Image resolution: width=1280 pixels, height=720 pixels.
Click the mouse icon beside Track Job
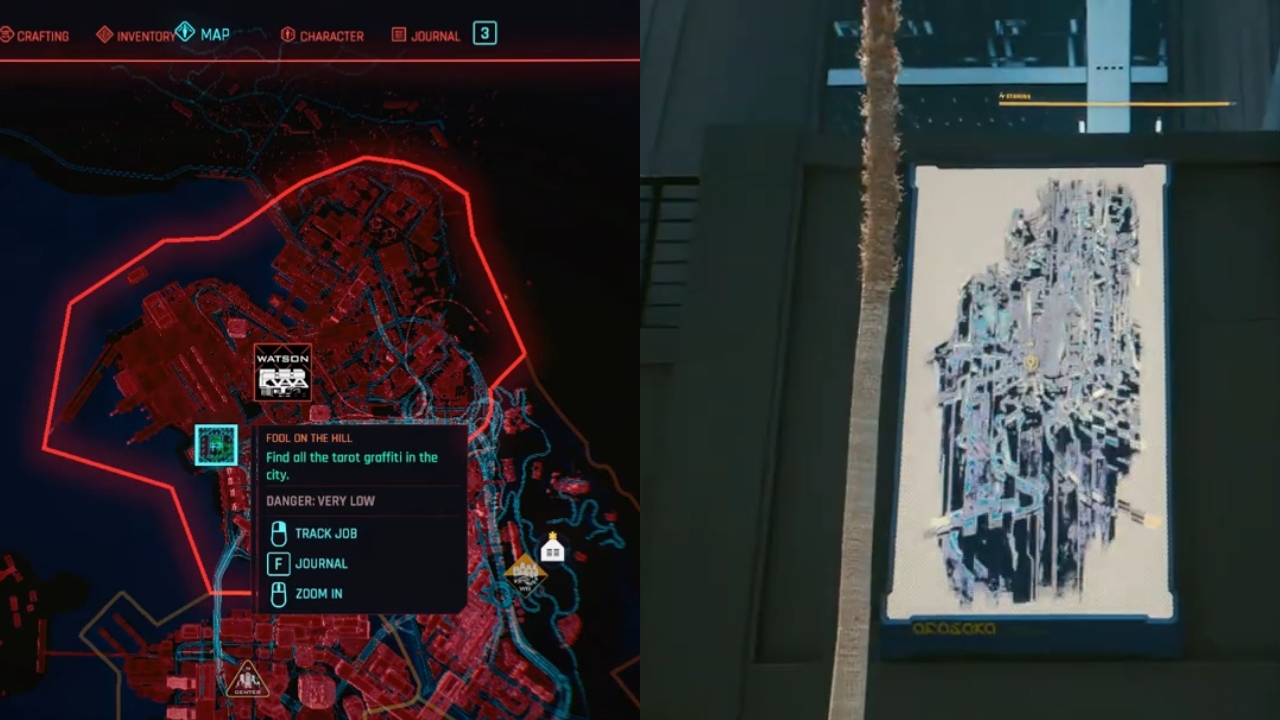point(279,533)
